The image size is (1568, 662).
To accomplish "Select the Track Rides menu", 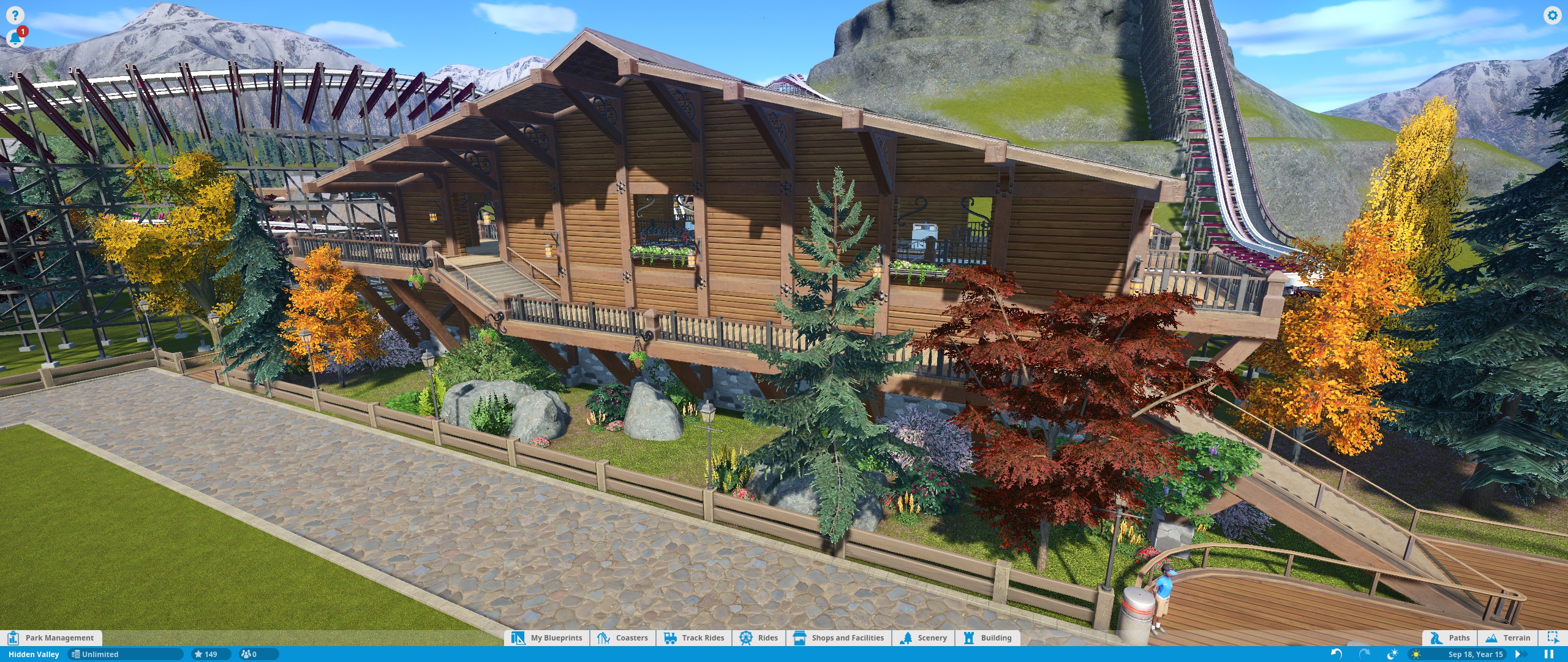I will (695, 637).
